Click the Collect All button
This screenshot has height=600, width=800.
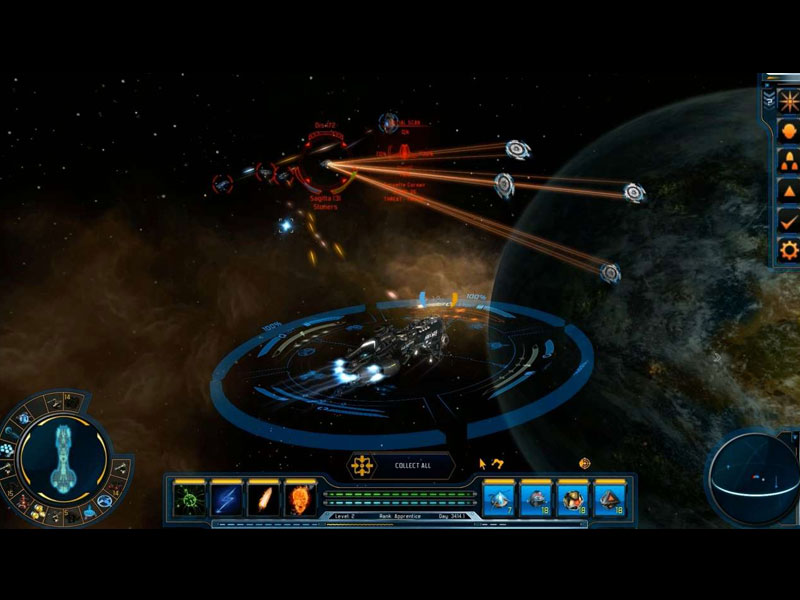403,466
